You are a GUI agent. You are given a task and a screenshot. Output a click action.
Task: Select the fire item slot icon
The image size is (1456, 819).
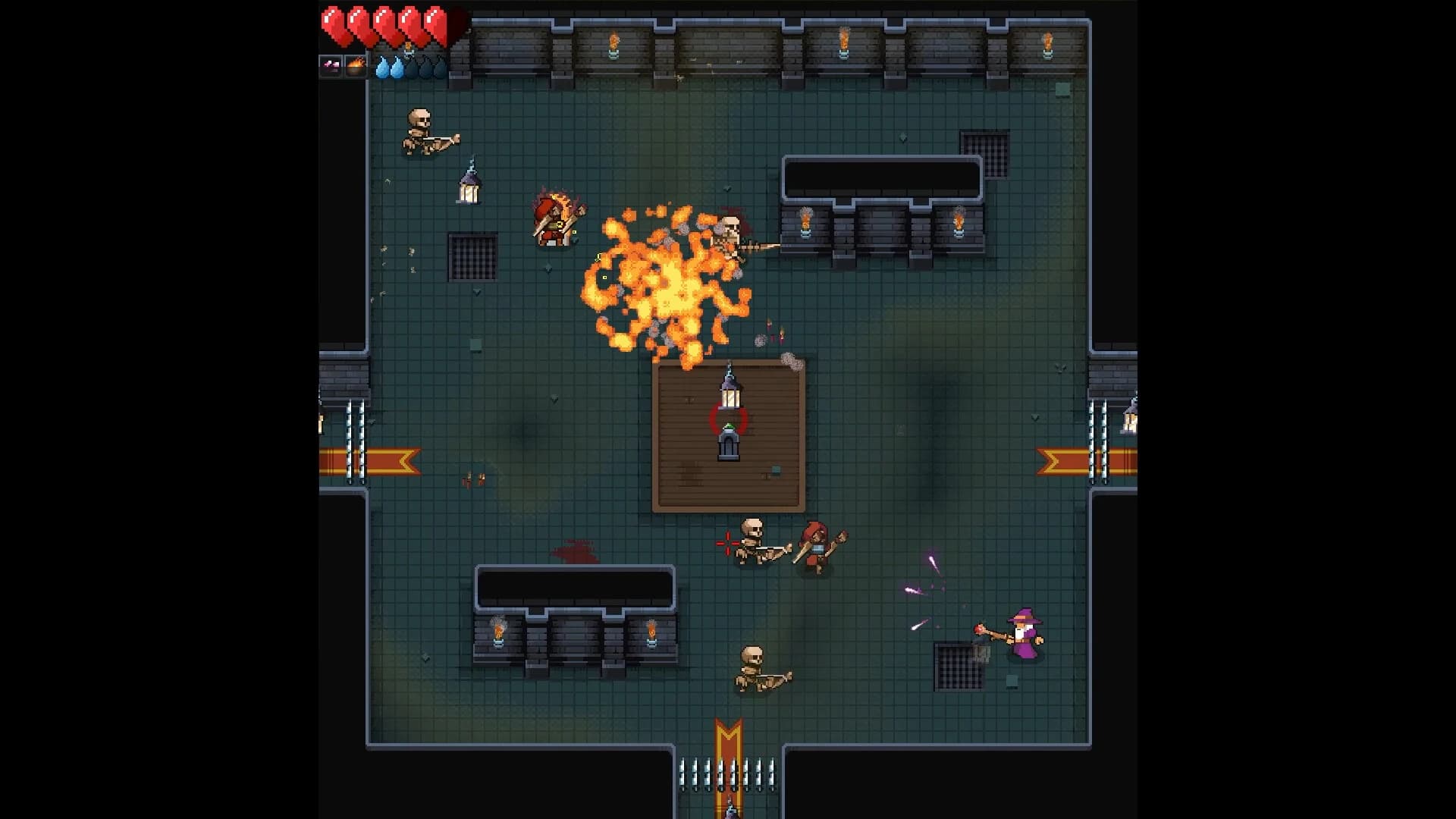[356, 67]
